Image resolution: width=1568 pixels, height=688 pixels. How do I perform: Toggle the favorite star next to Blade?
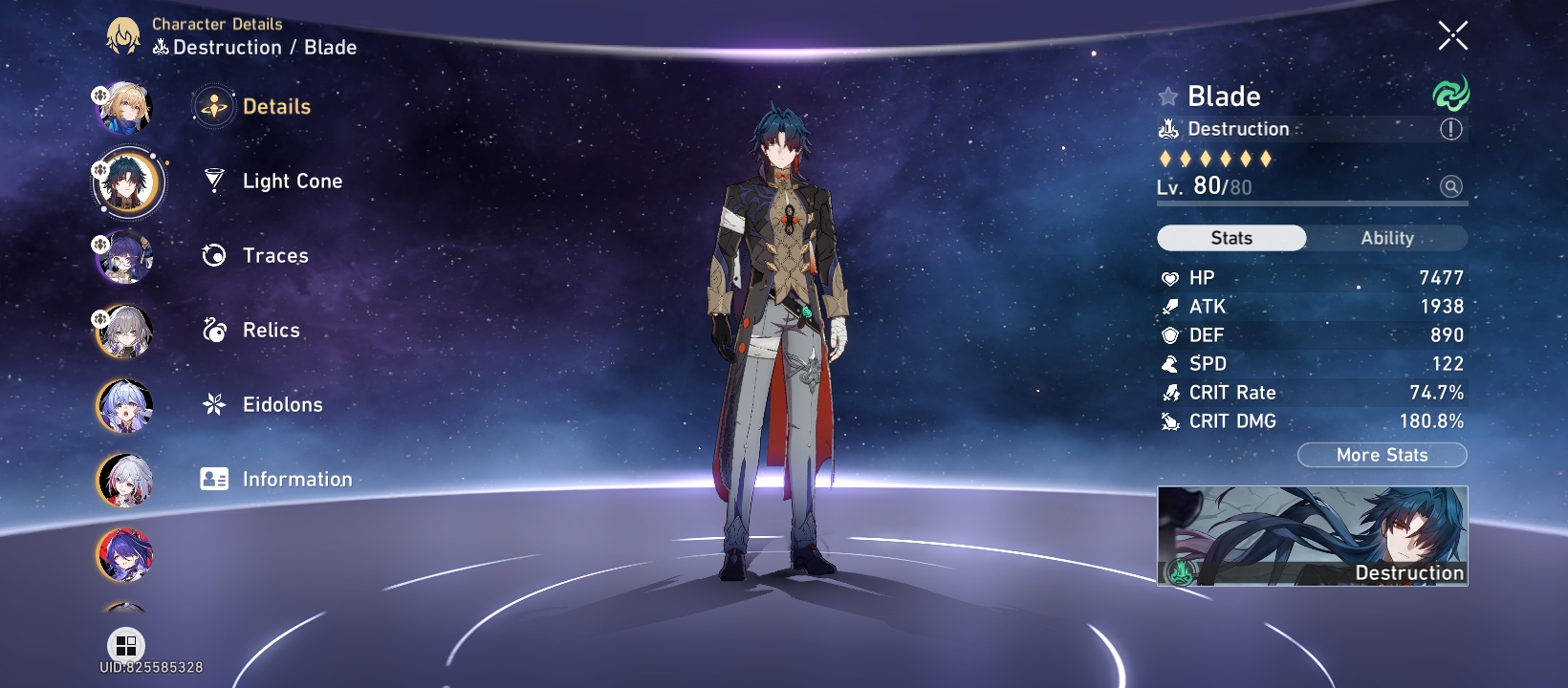(1165, 95)
